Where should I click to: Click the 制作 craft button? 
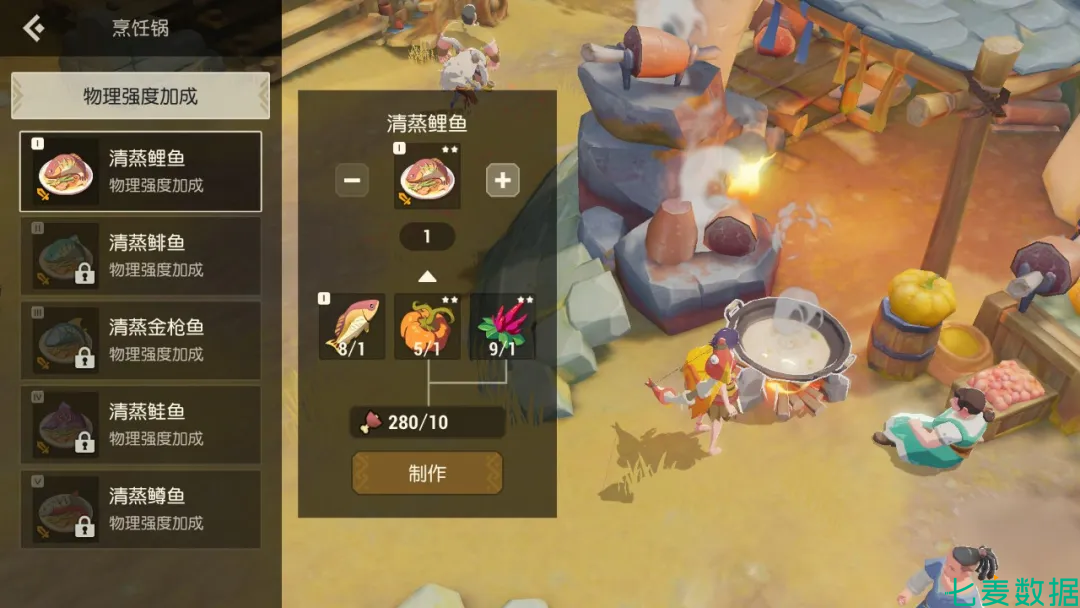(427, 473)
